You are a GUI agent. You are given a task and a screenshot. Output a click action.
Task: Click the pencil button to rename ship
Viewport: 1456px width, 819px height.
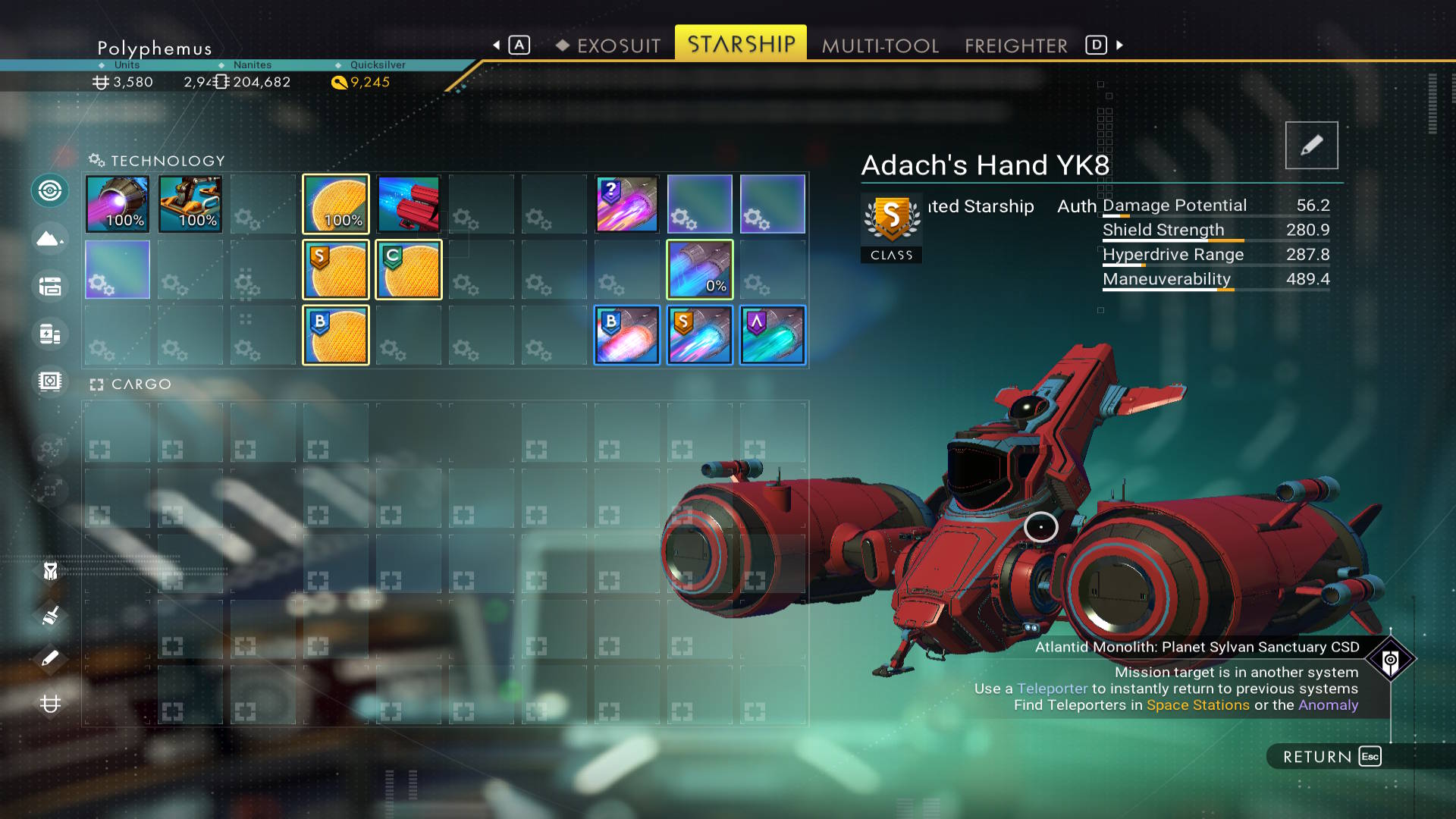[x=1311, y=145]
